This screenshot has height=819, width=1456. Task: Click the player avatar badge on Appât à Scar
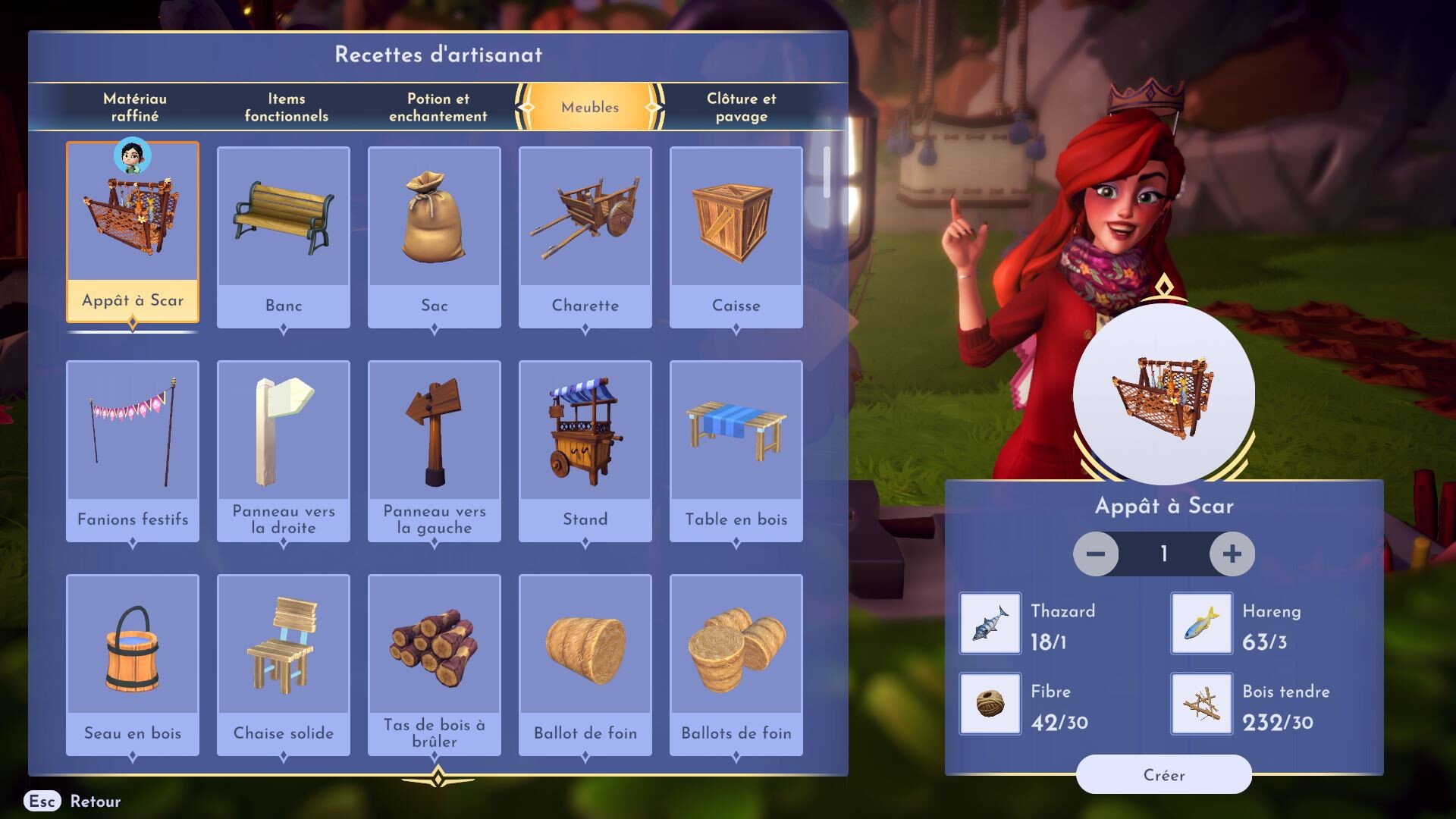(x=133, y=158)
